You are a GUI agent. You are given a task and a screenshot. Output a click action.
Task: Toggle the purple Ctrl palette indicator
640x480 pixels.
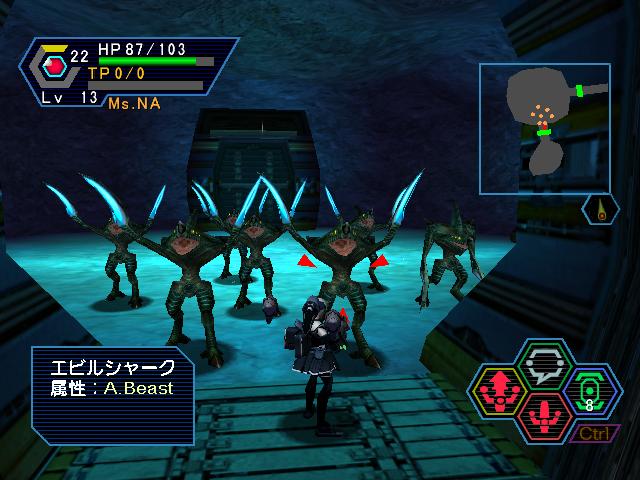(x=594, y=433)
